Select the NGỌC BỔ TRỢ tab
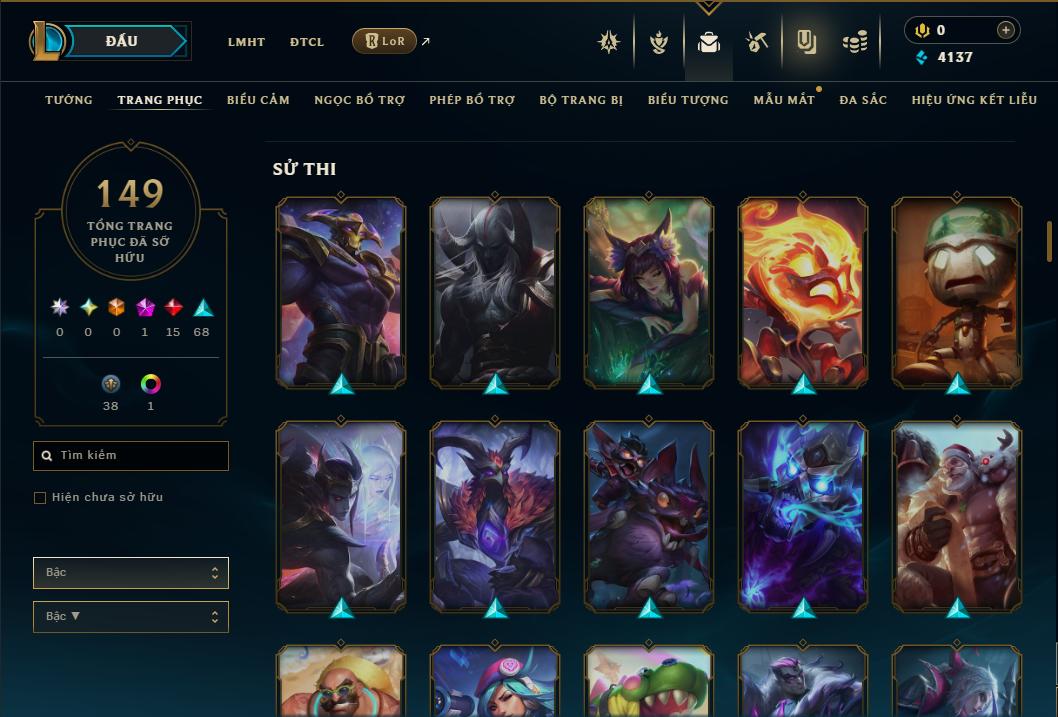1058x717 pixels. point(359,100)
